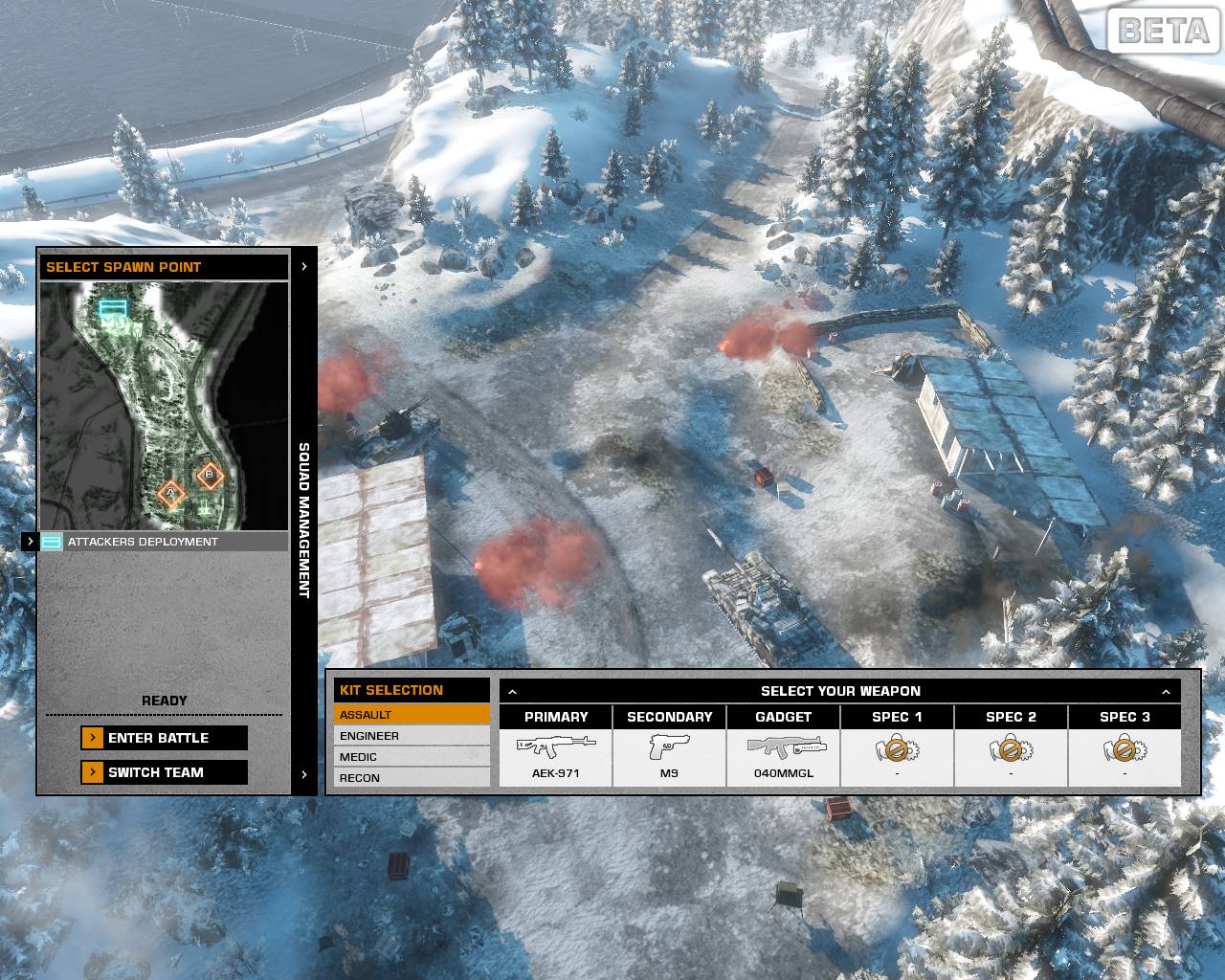Open the Spec 3 slot

(x=1125, y=756)
